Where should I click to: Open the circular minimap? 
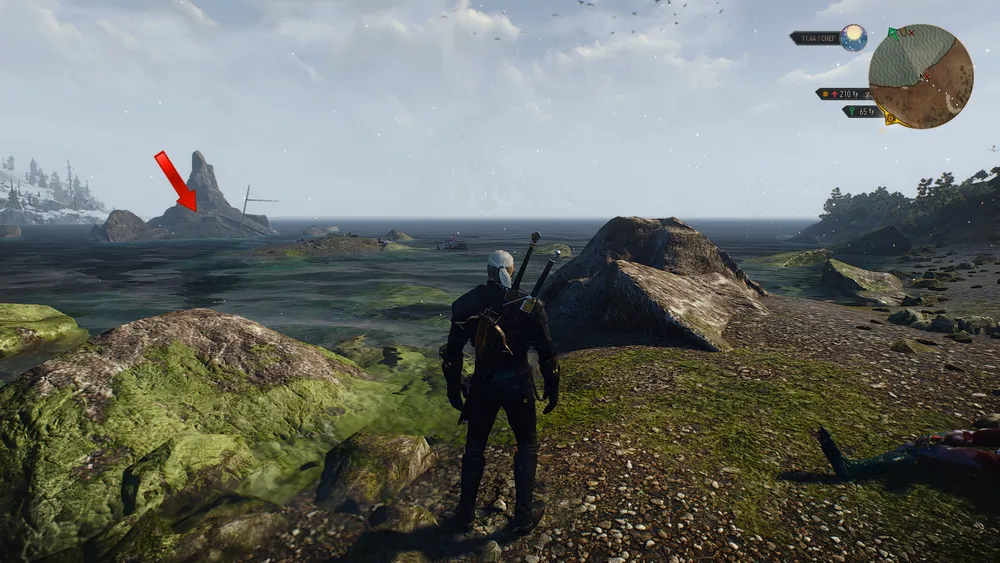click(920, 76)
